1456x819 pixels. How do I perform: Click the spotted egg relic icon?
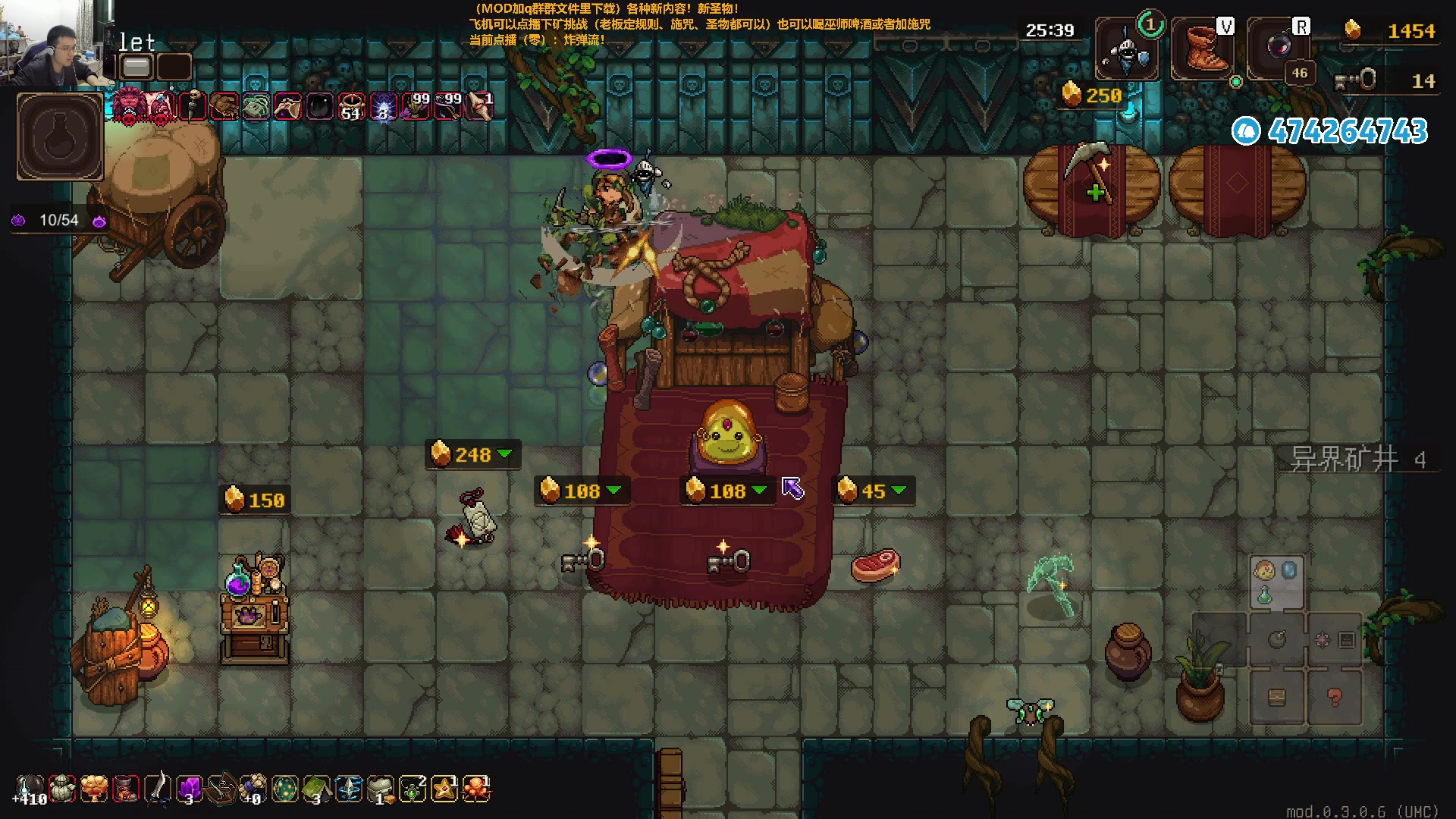click(285, 789)
